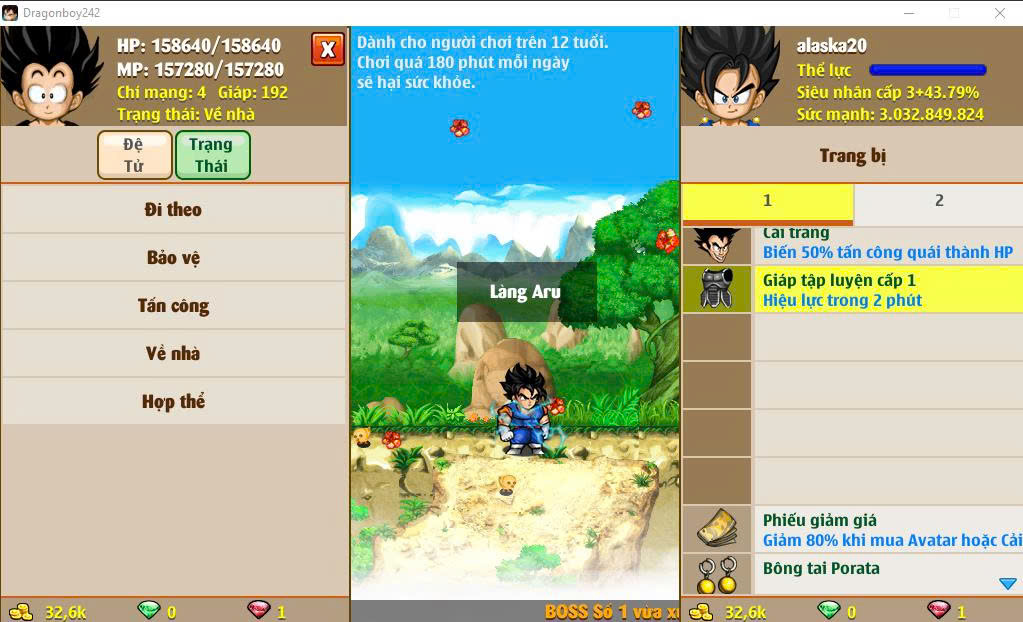
Task: Select the Cải trang costume item
Action: (x=851, y=244)
